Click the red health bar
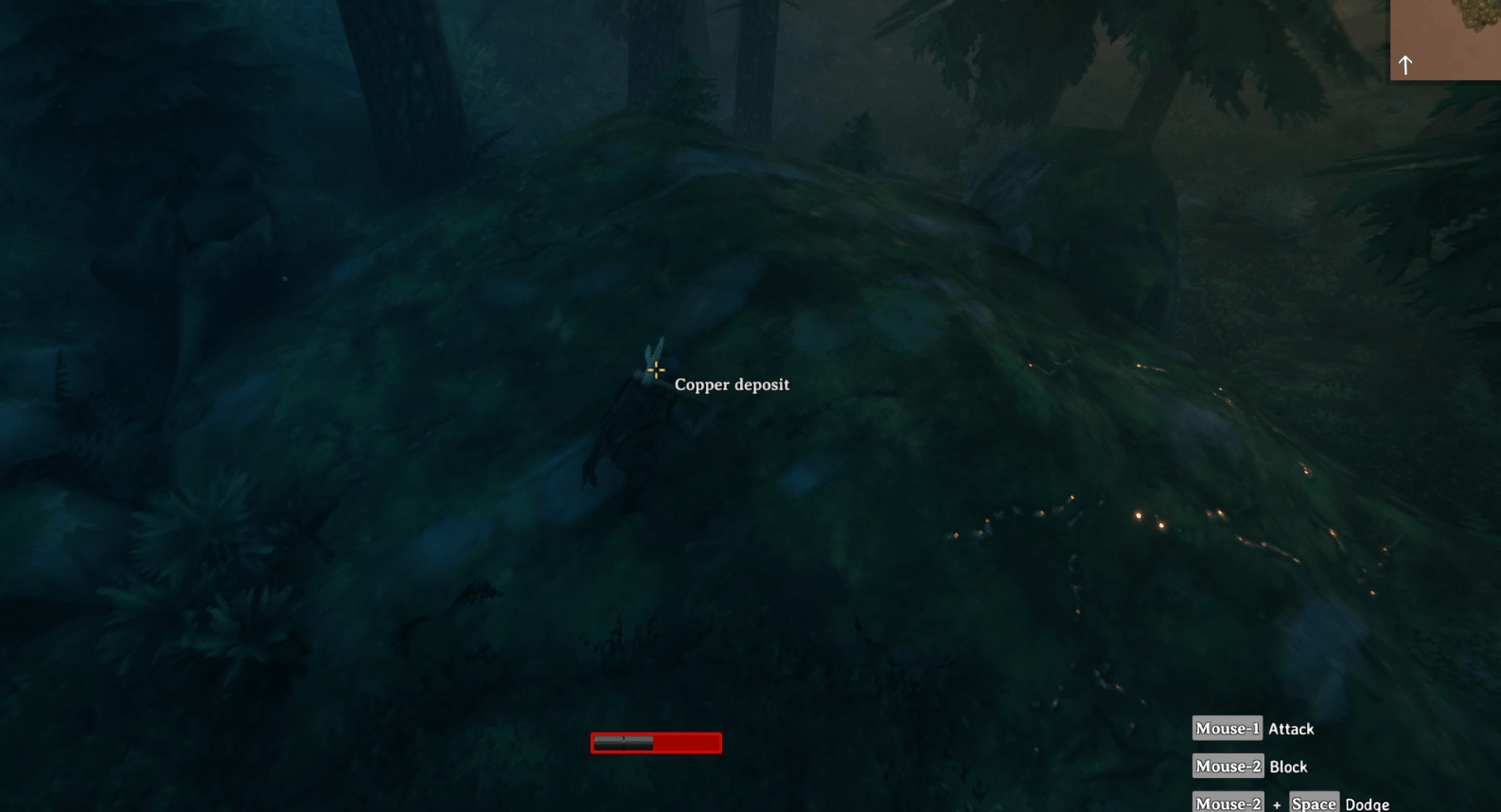Viewport: 1501px width, 812px height. click(x=655, y=744)
